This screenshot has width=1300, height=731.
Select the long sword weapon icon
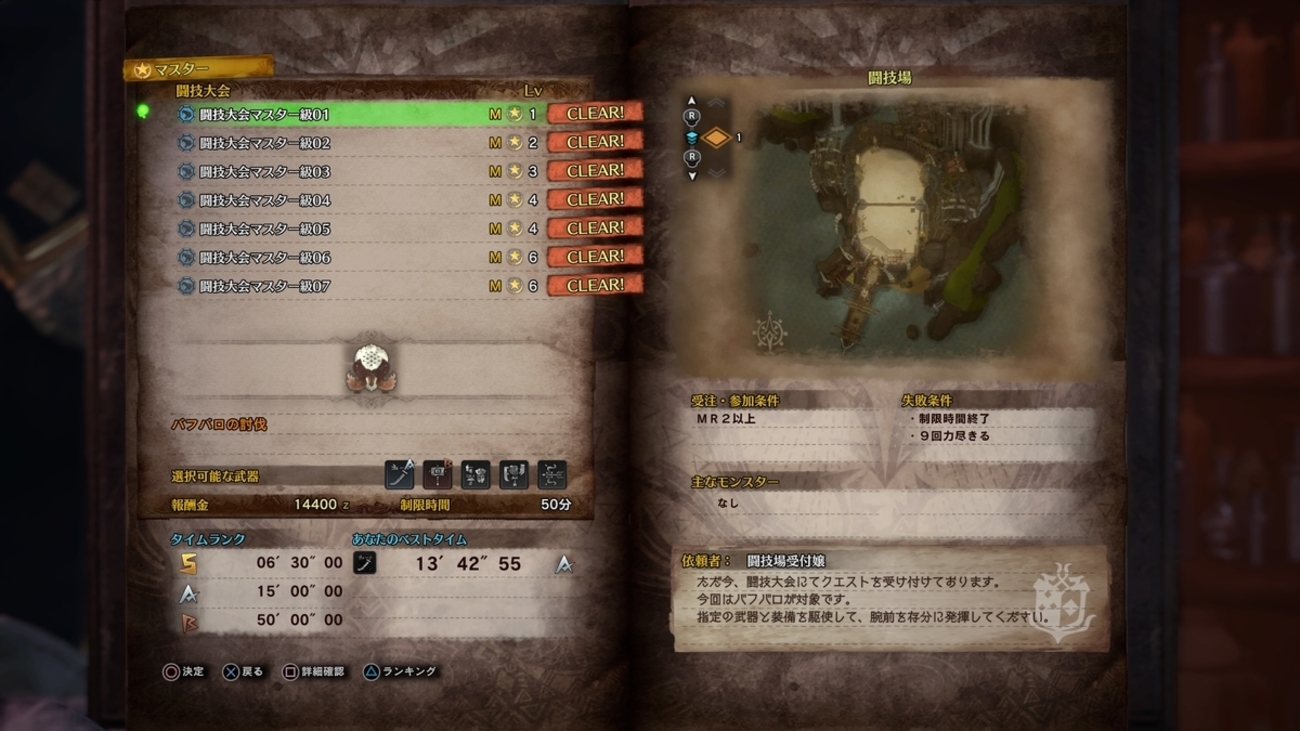coord(398,474)
